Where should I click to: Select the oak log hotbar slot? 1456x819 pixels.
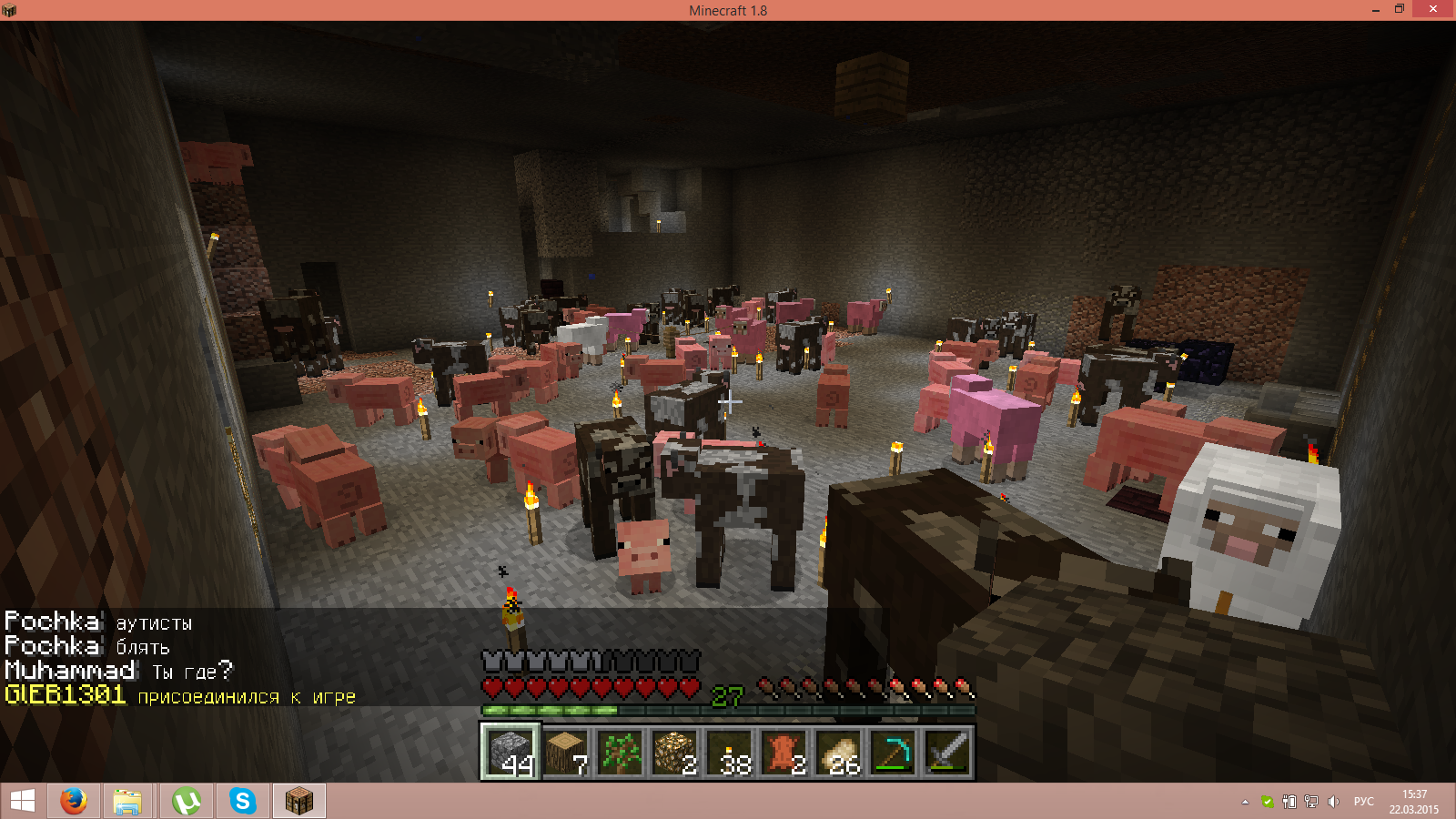566,752
